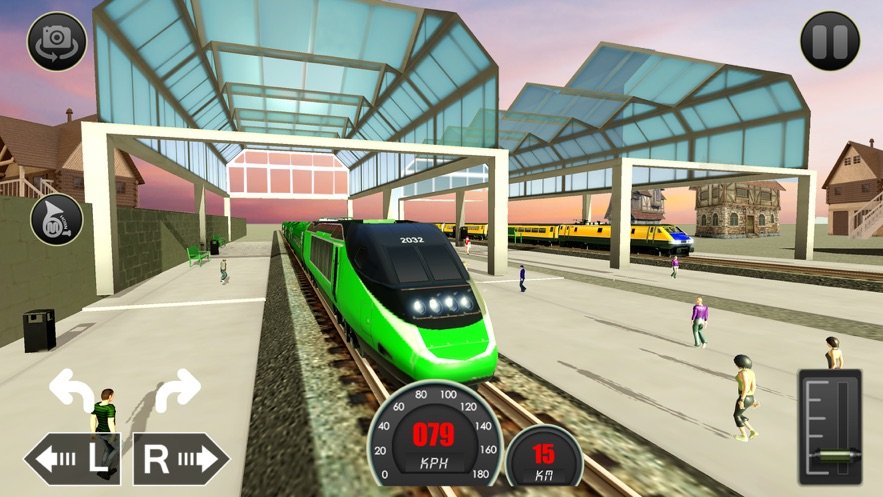Switch the camera view
Viewport: 883px width, 497px height.
56,41
